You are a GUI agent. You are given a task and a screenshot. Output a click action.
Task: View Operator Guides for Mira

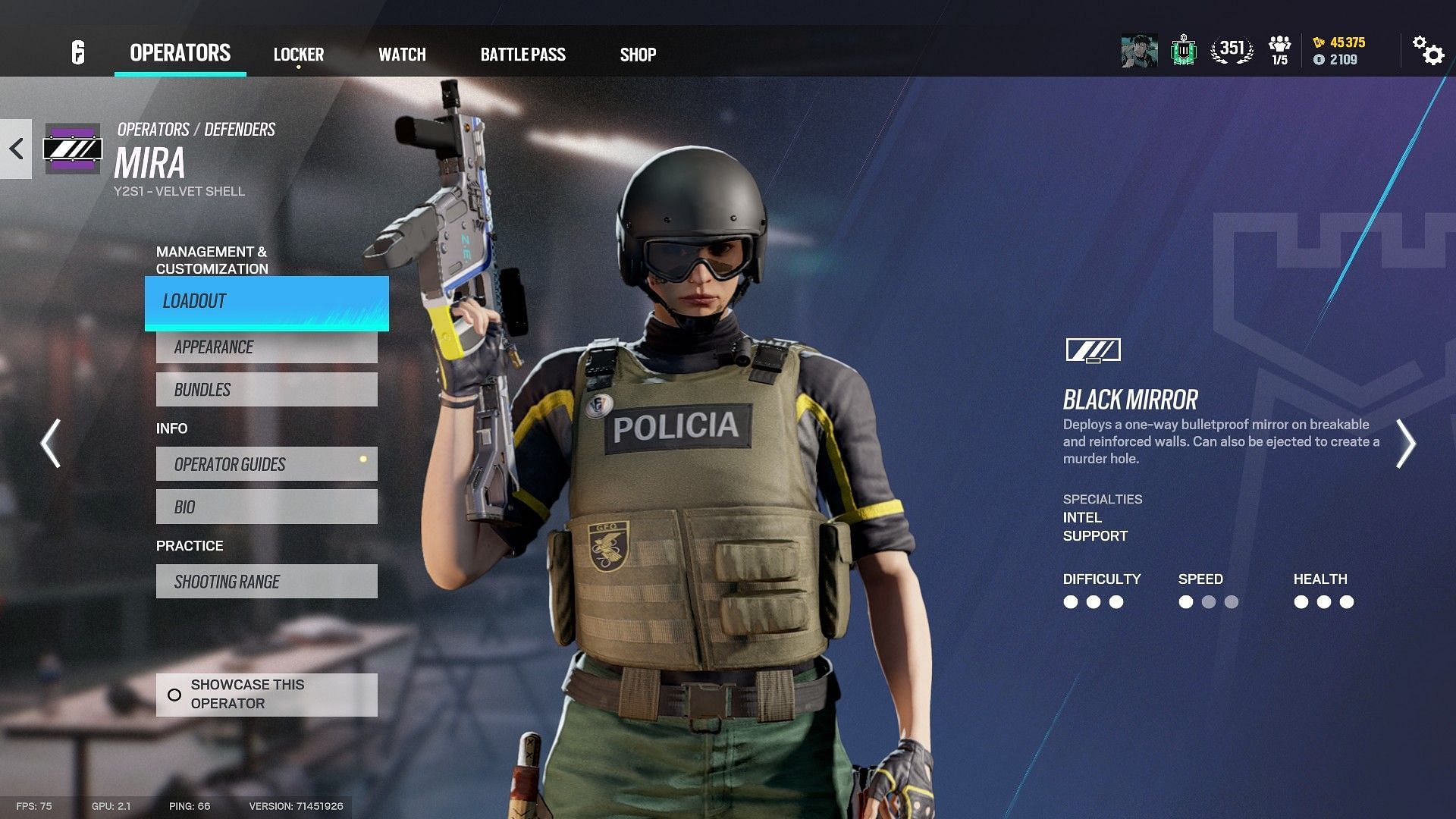(x=266, y=464)
